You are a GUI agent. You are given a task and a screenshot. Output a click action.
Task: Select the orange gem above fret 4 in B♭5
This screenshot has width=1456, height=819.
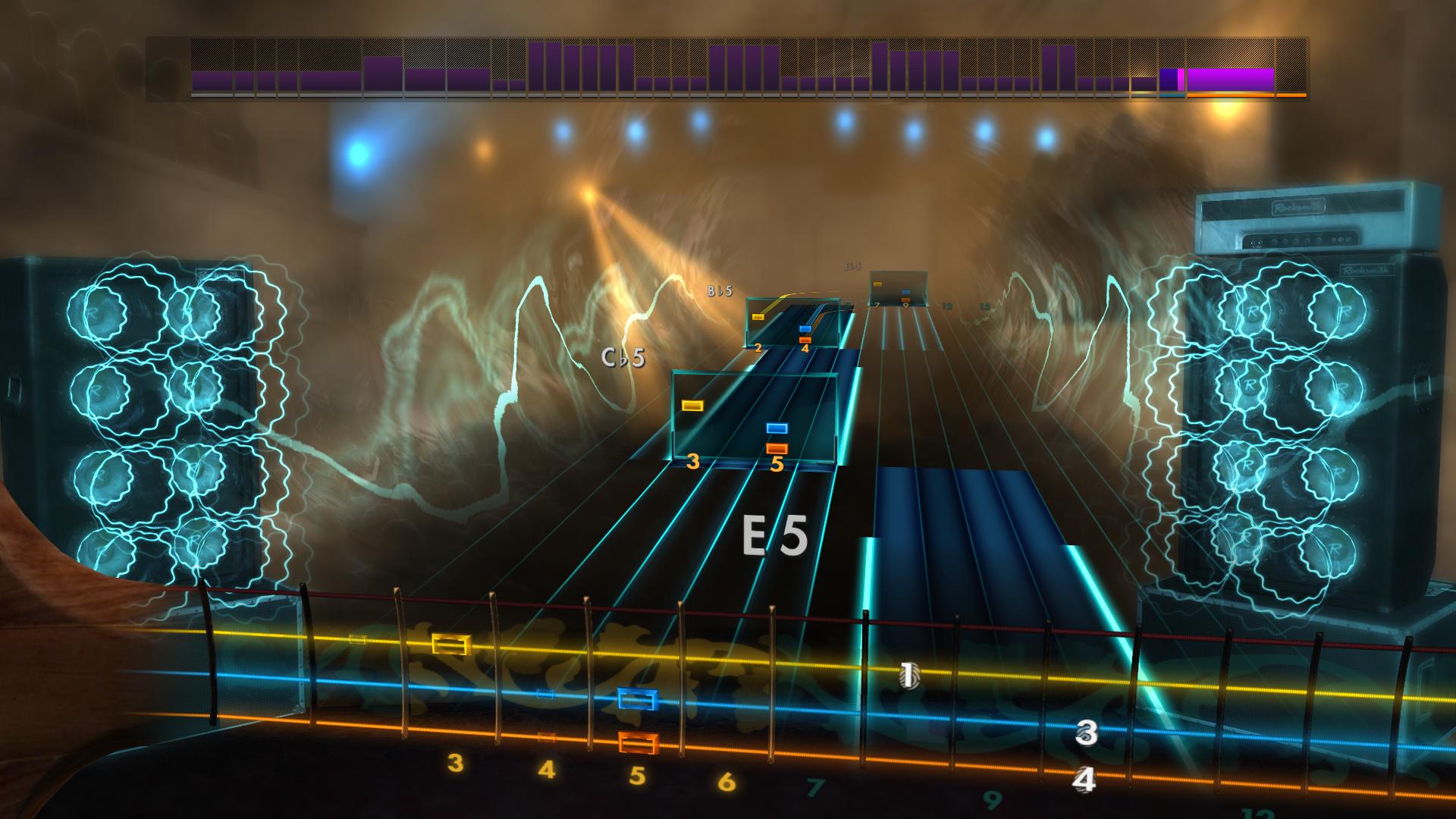pos(805,341)
